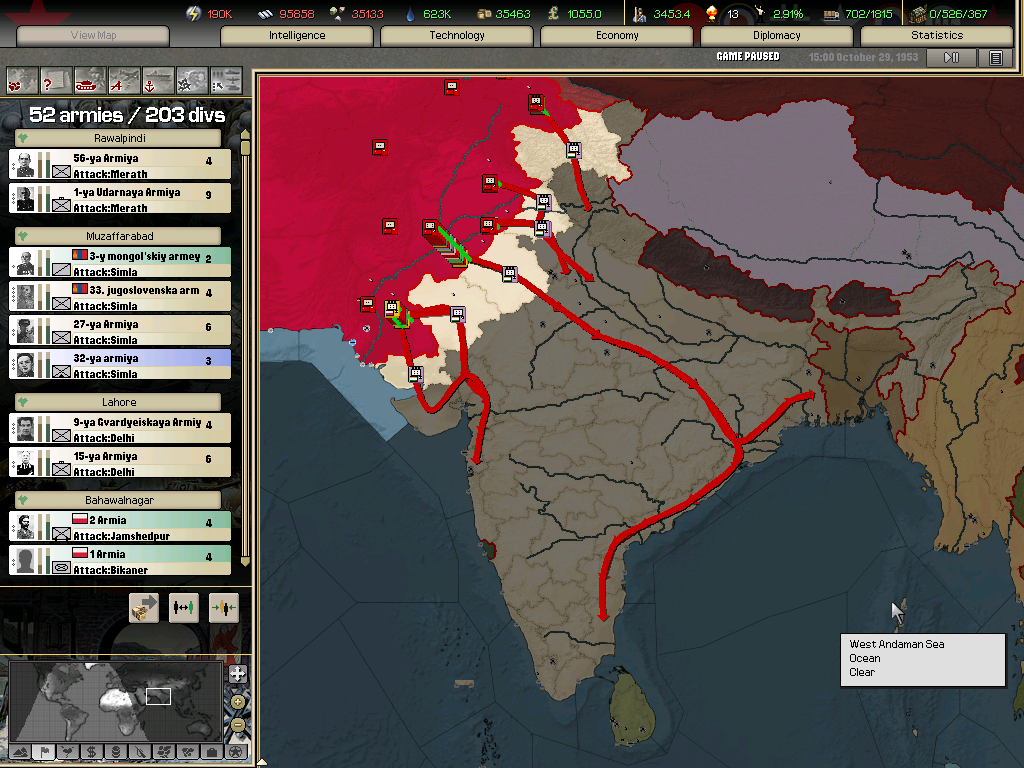1024x768 pixels.
Task: Collapse the Rawalpindi province group
Action: (22, 138)
